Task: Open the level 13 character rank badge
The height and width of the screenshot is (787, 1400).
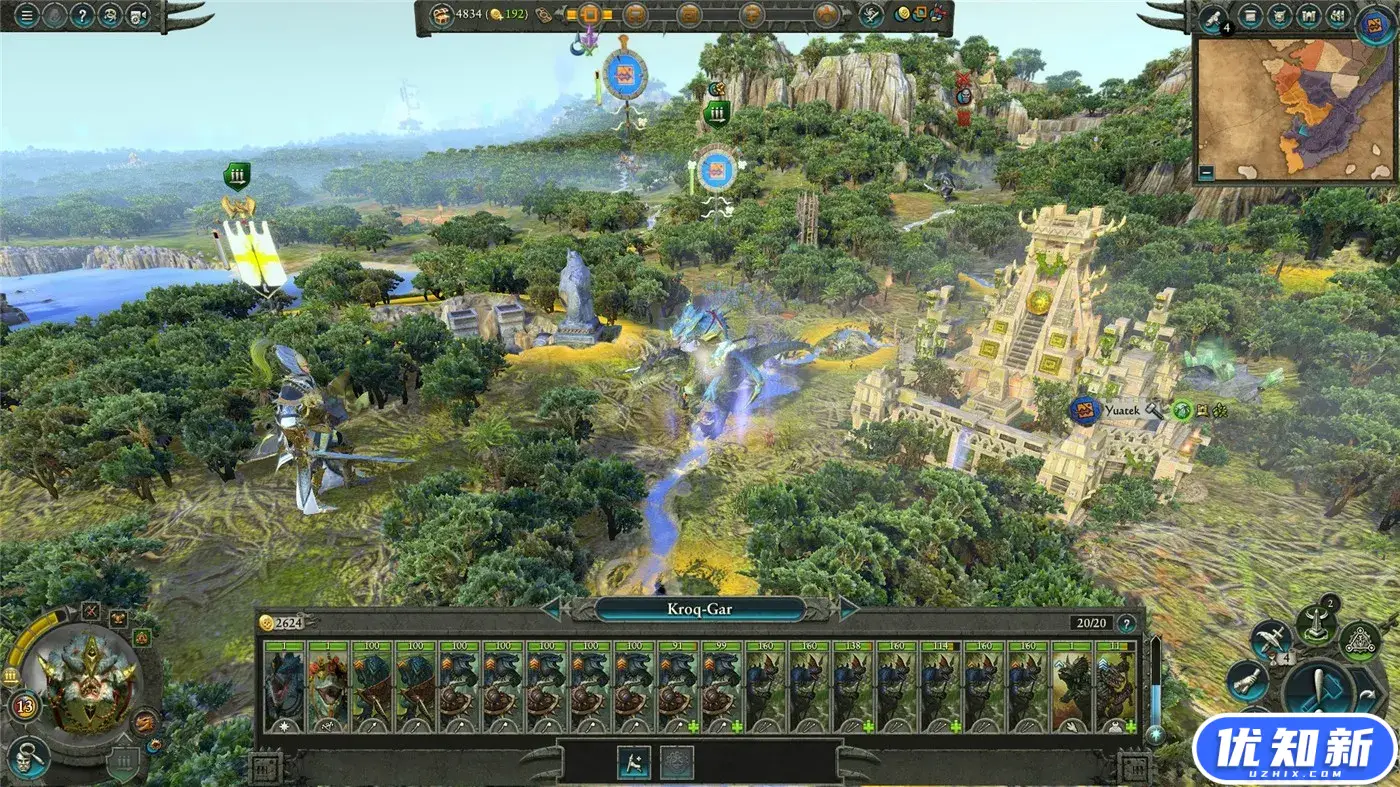Action: (25, 707)
